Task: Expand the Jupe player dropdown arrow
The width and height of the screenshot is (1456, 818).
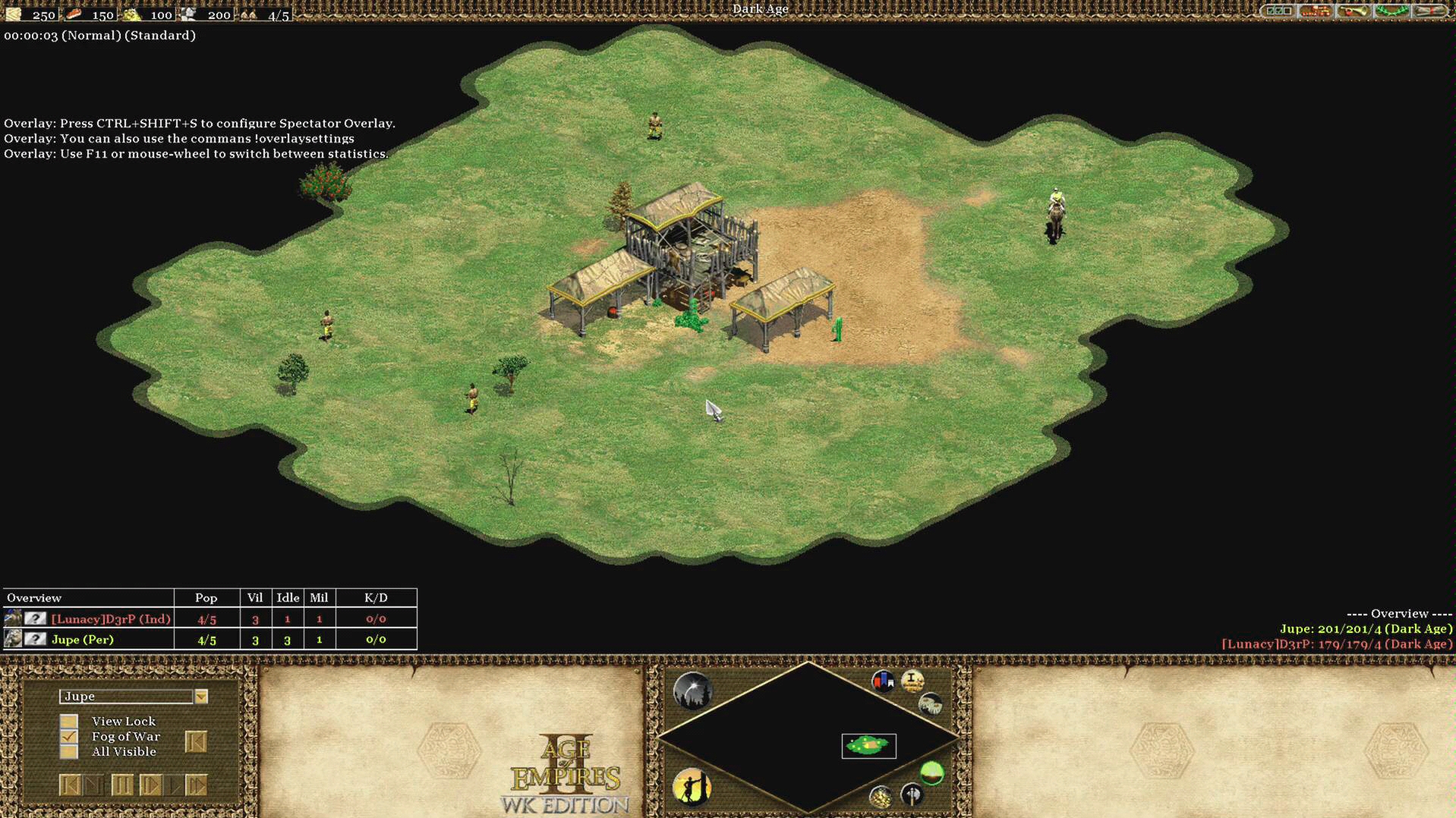Action: point(201,697)
